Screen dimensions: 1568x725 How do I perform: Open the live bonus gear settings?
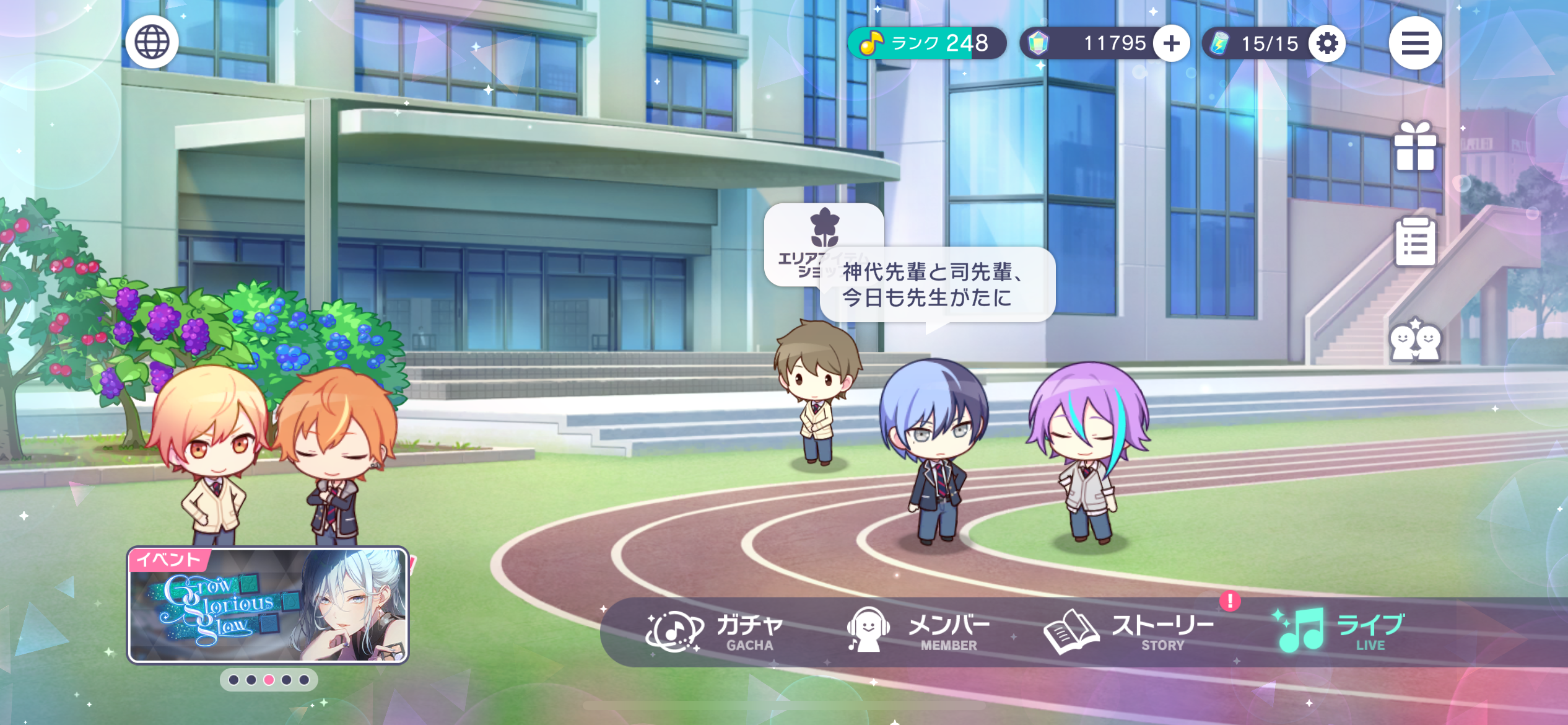(x=1326, y=43)
